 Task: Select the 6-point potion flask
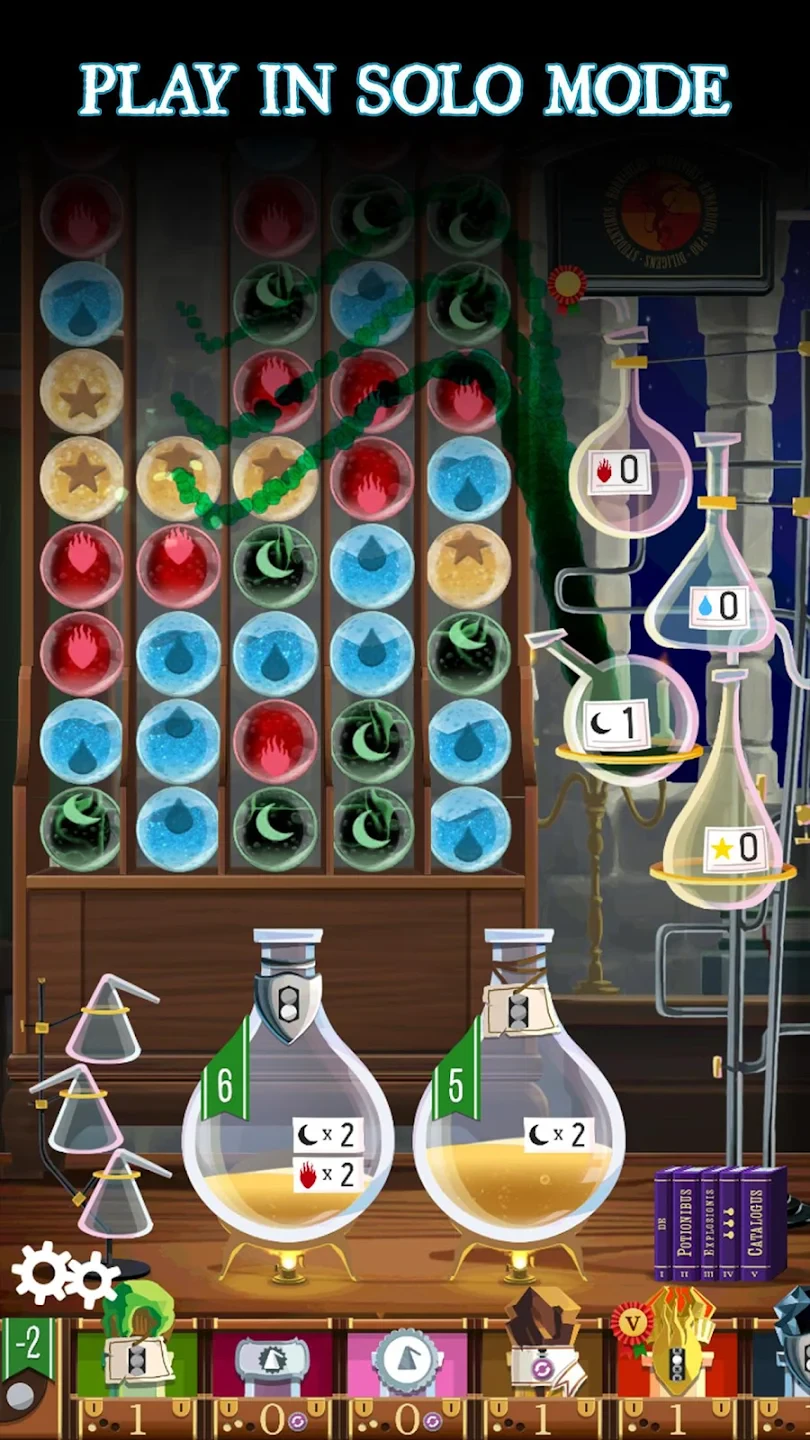coord(287,1120)
